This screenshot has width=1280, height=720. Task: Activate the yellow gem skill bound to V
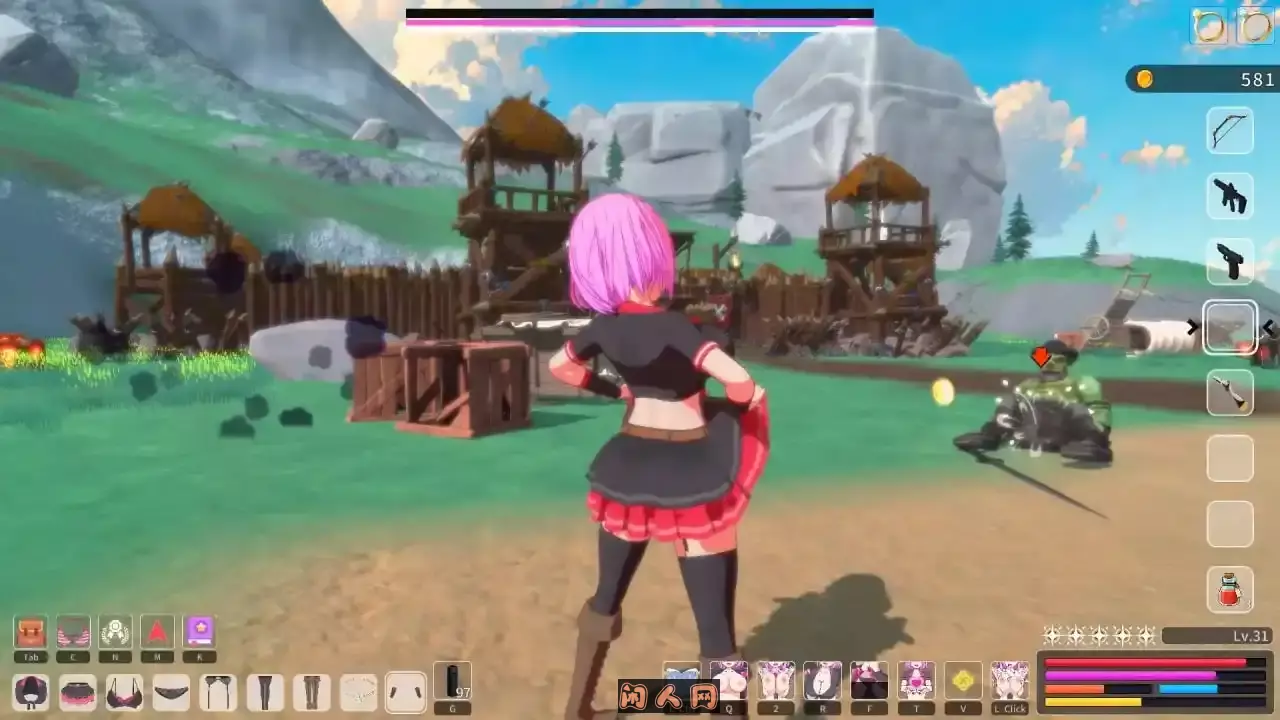(963, 680)
